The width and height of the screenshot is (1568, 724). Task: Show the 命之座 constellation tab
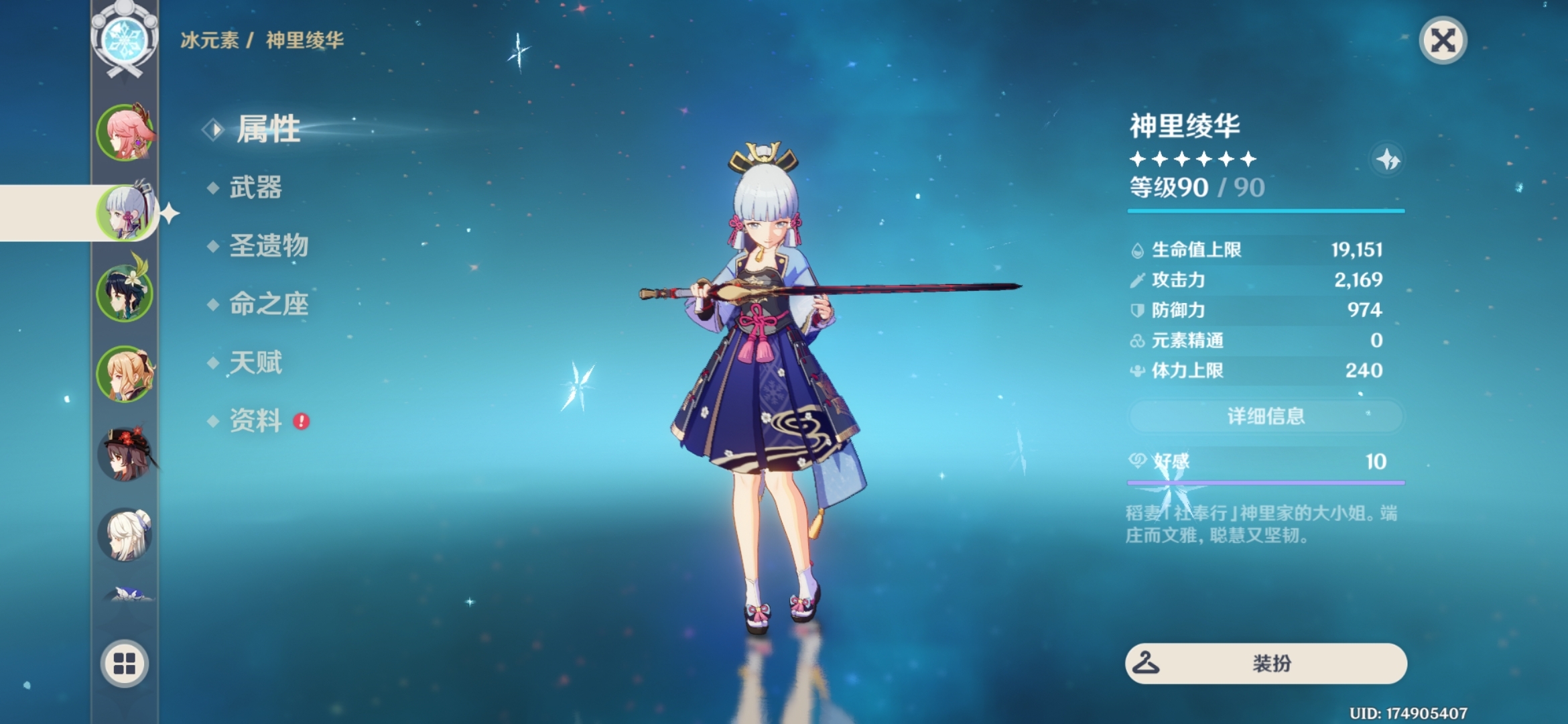tap(268, 304)
